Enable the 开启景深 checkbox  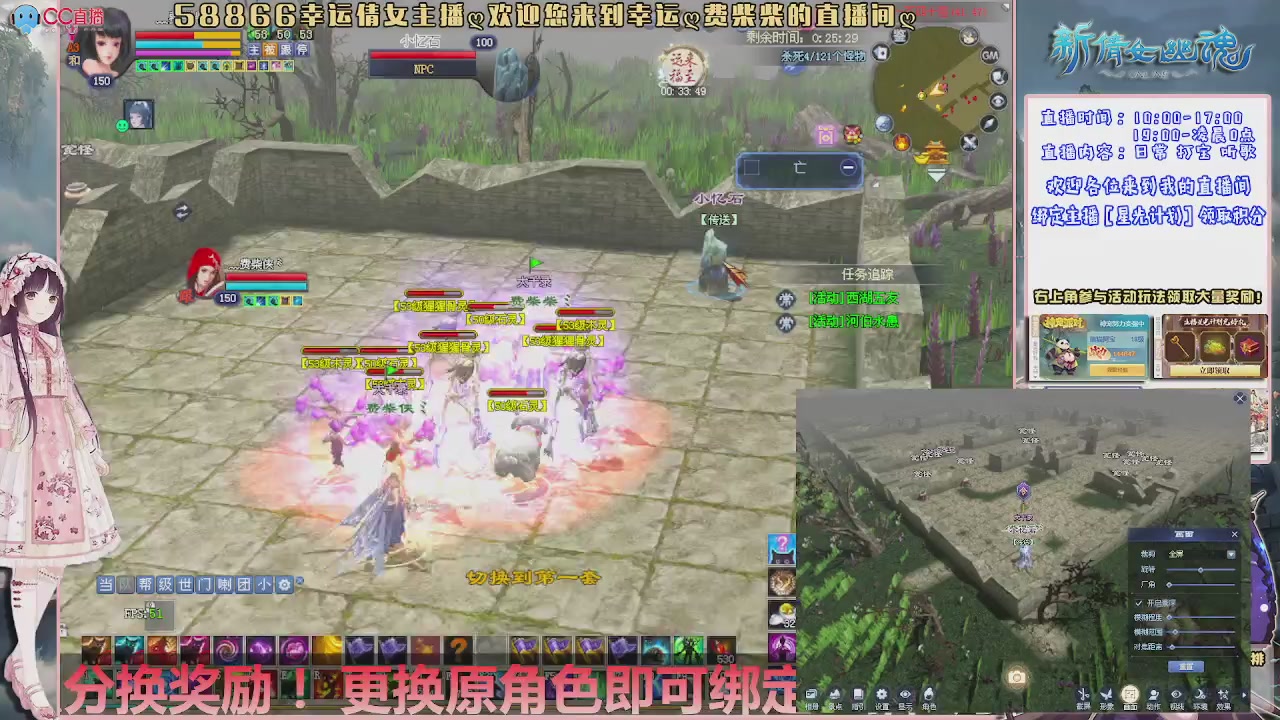[x=1139, y=604]
